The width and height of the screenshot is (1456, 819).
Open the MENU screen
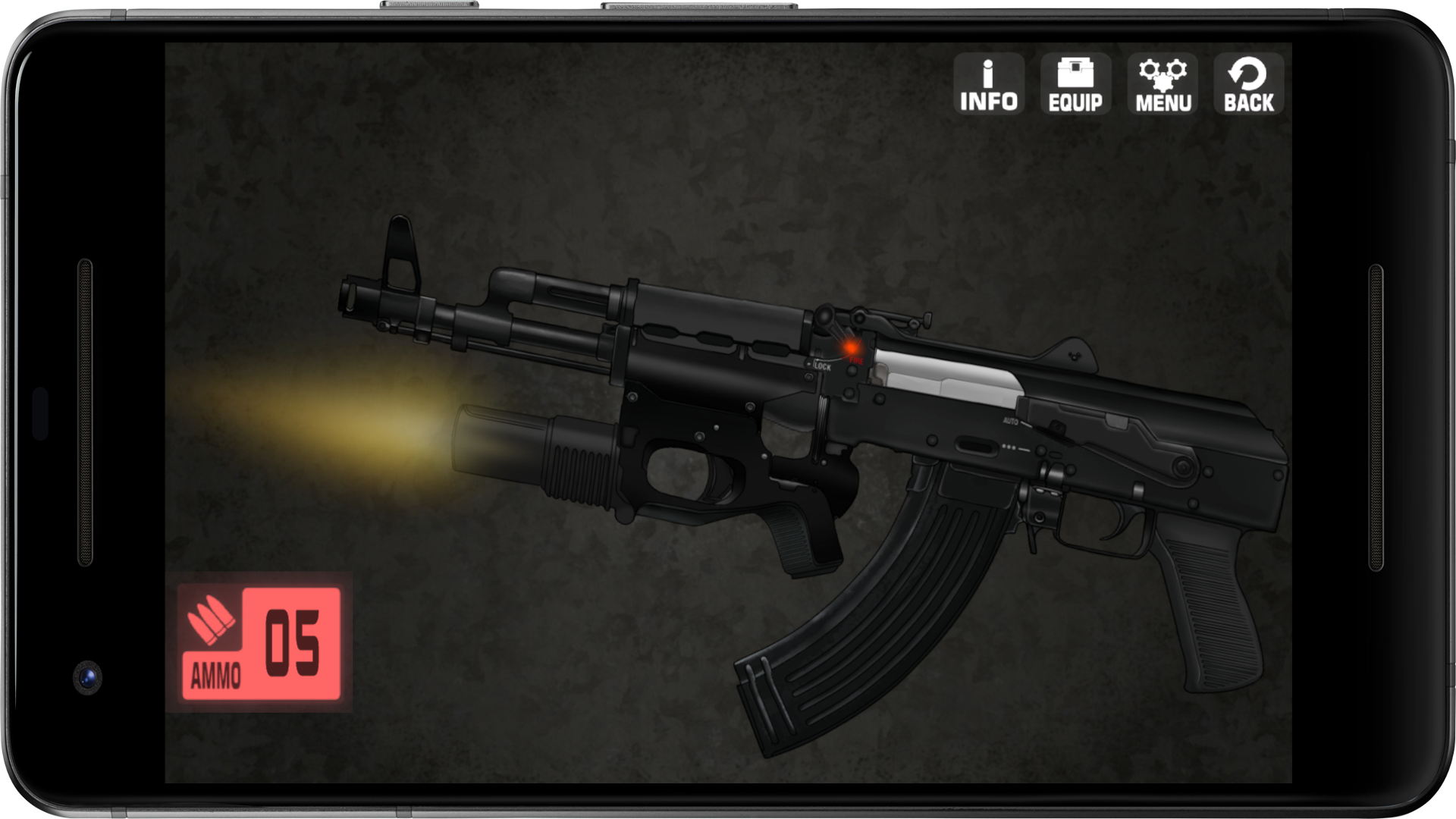[1163, 82]
